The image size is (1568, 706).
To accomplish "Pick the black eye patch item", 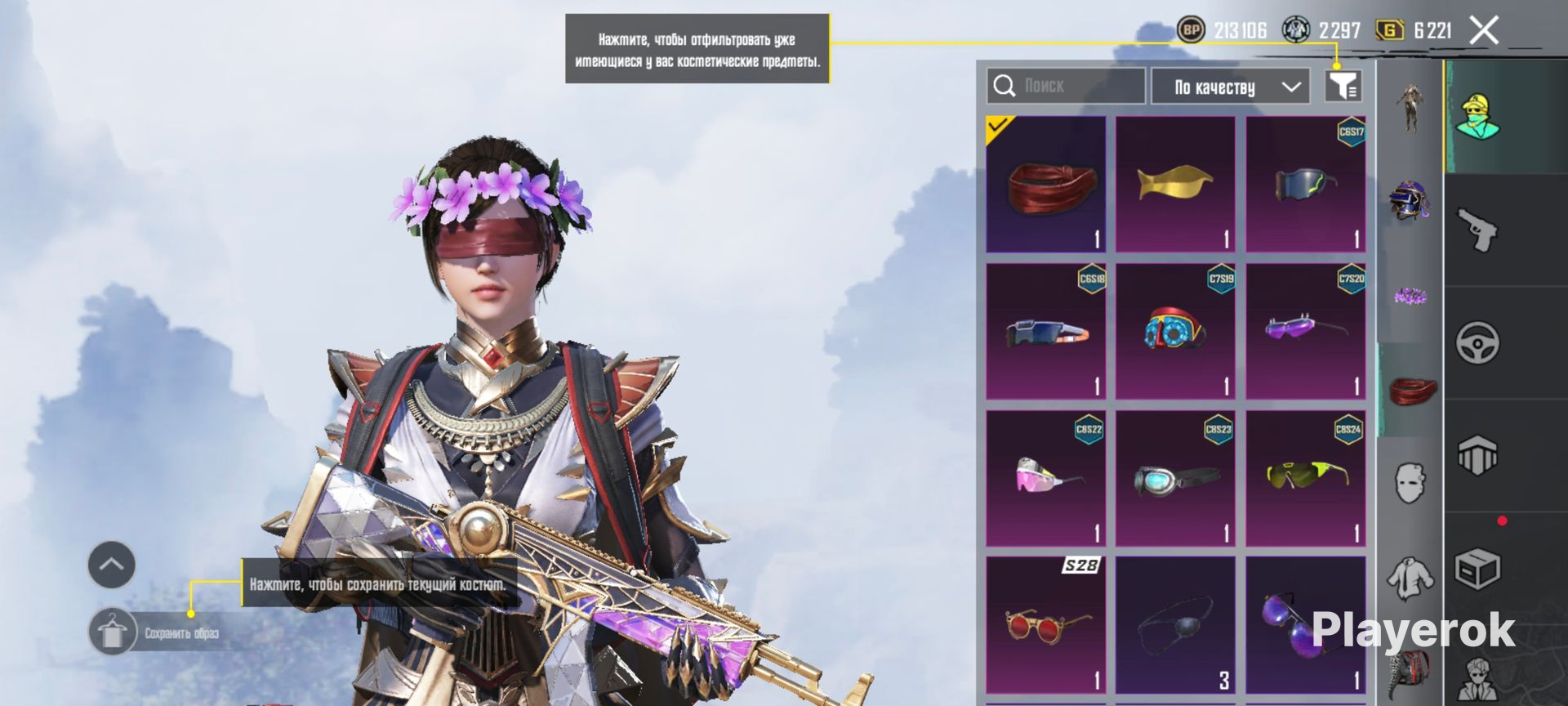I will pyautogui.click(x=1175, y=626).
